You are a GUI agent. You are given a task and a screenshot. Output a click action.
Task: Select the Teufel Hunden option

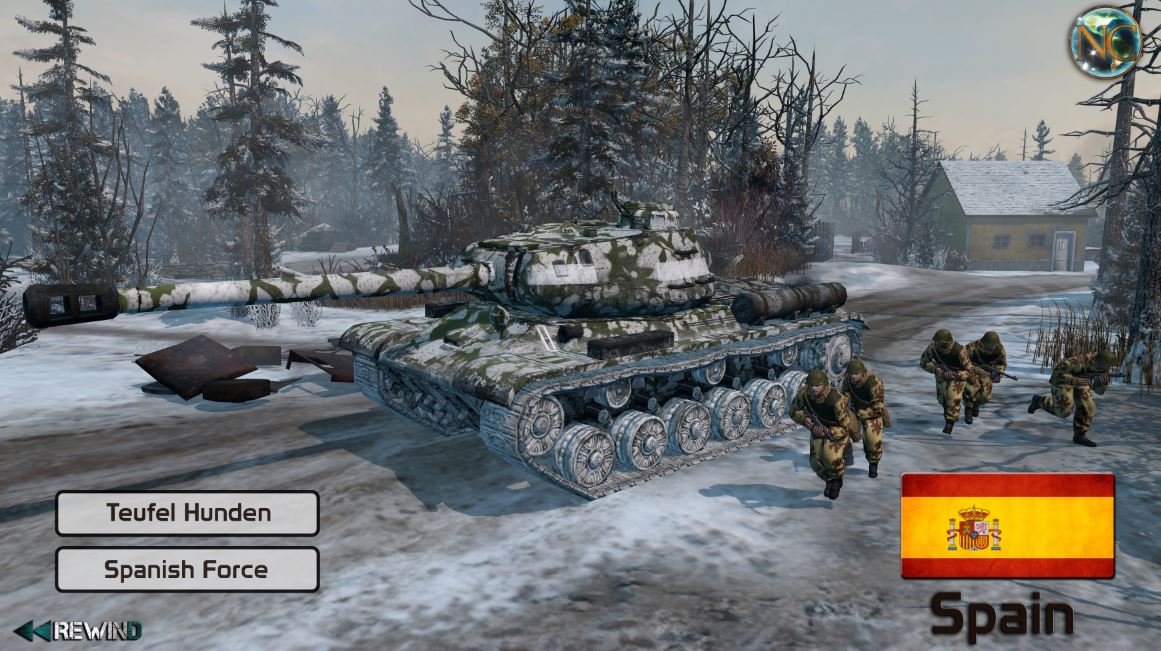click(x=187, y=514)
